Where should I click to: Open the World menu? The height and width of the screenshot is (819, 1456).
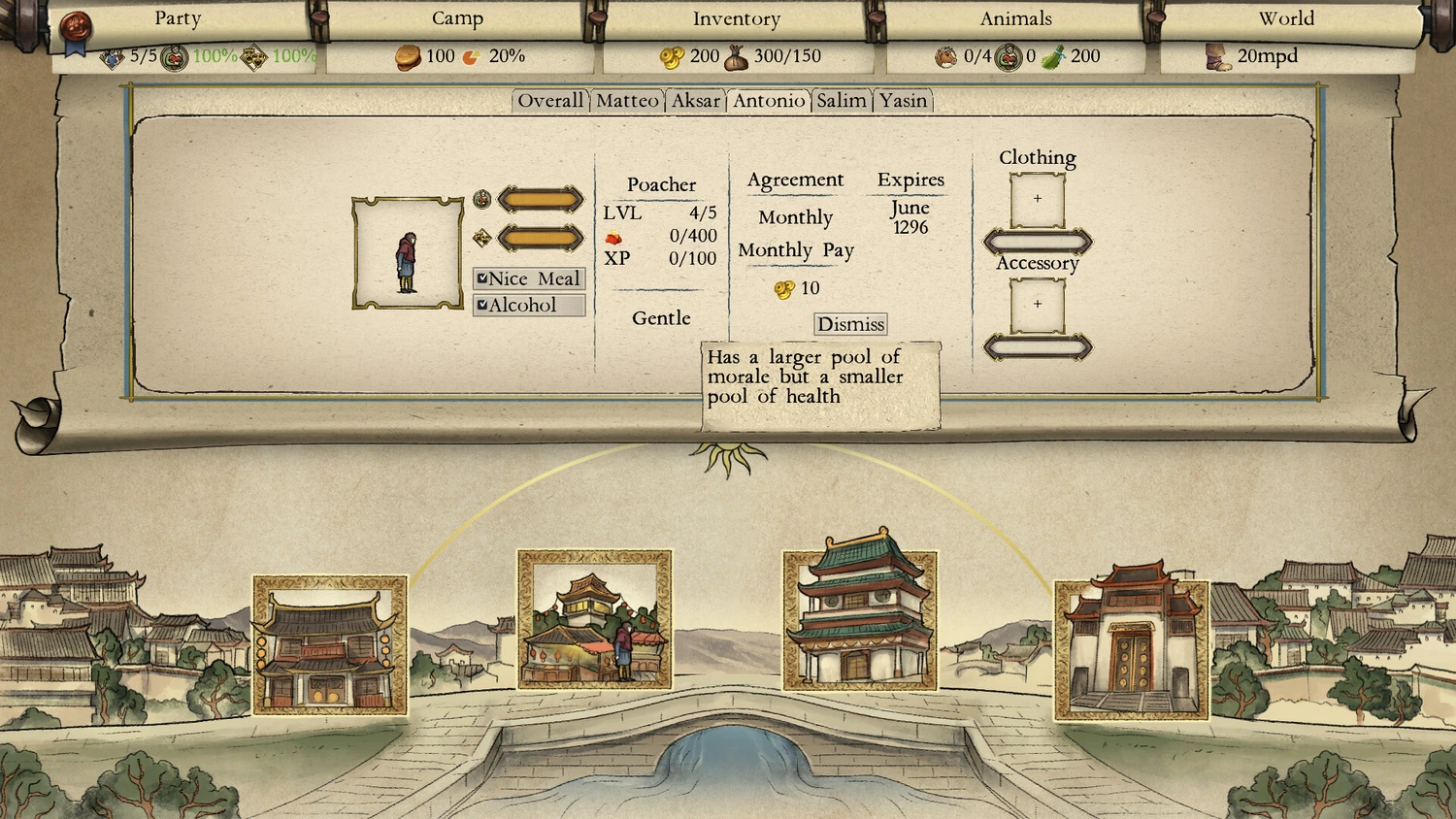(x=1286, y=18)
